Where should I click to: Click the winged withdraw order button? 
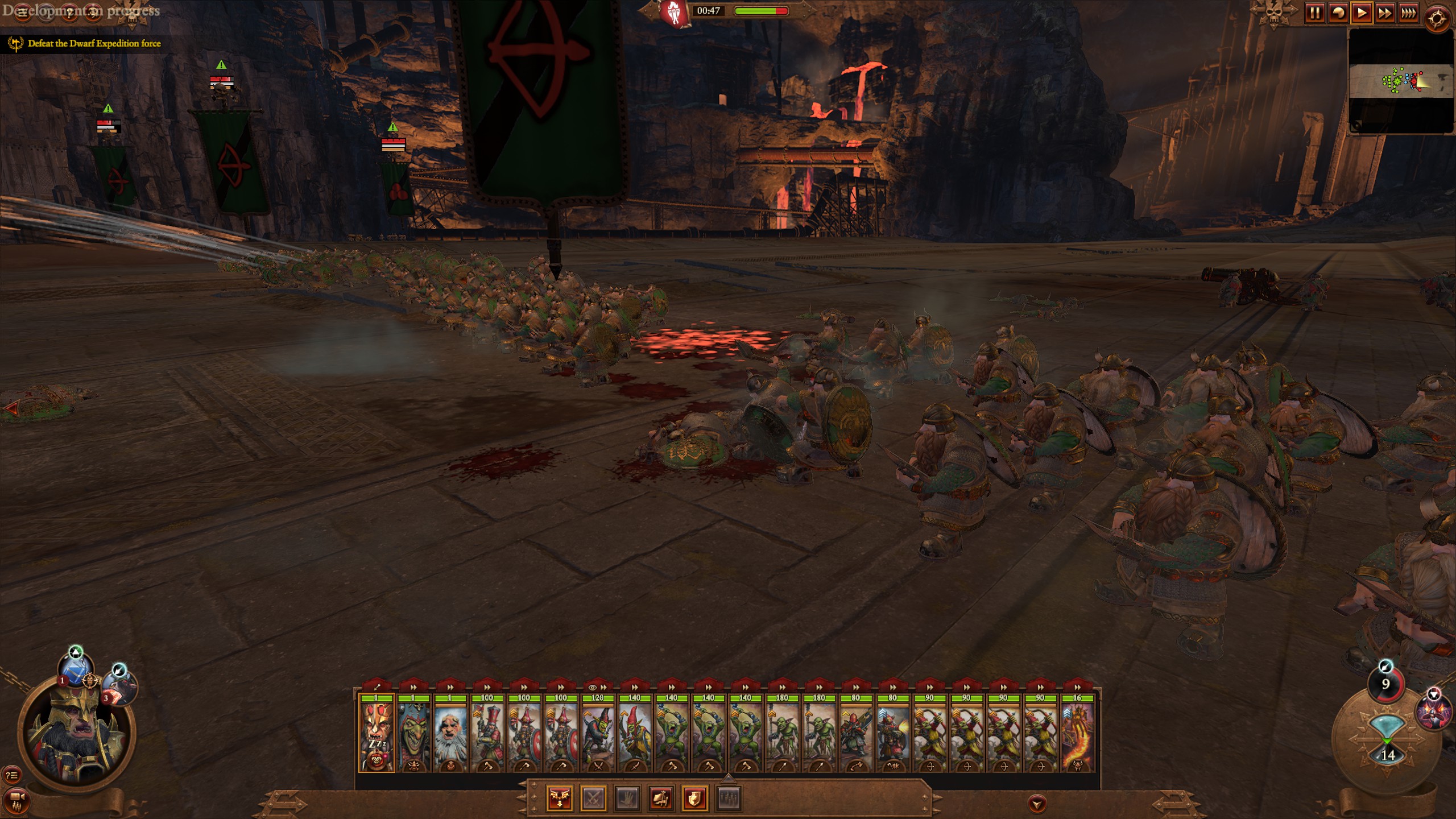click(560, 799)
